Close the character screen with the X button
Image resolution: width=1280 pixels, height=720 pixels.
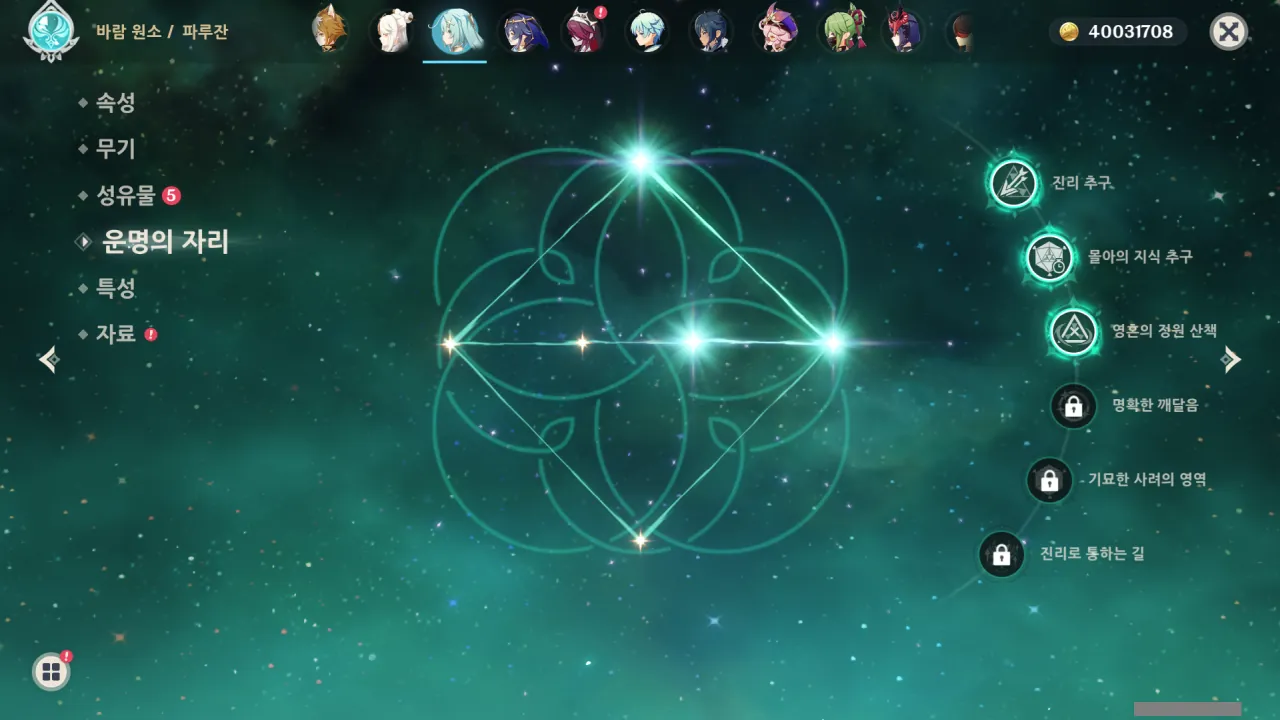pos(1228,32)
